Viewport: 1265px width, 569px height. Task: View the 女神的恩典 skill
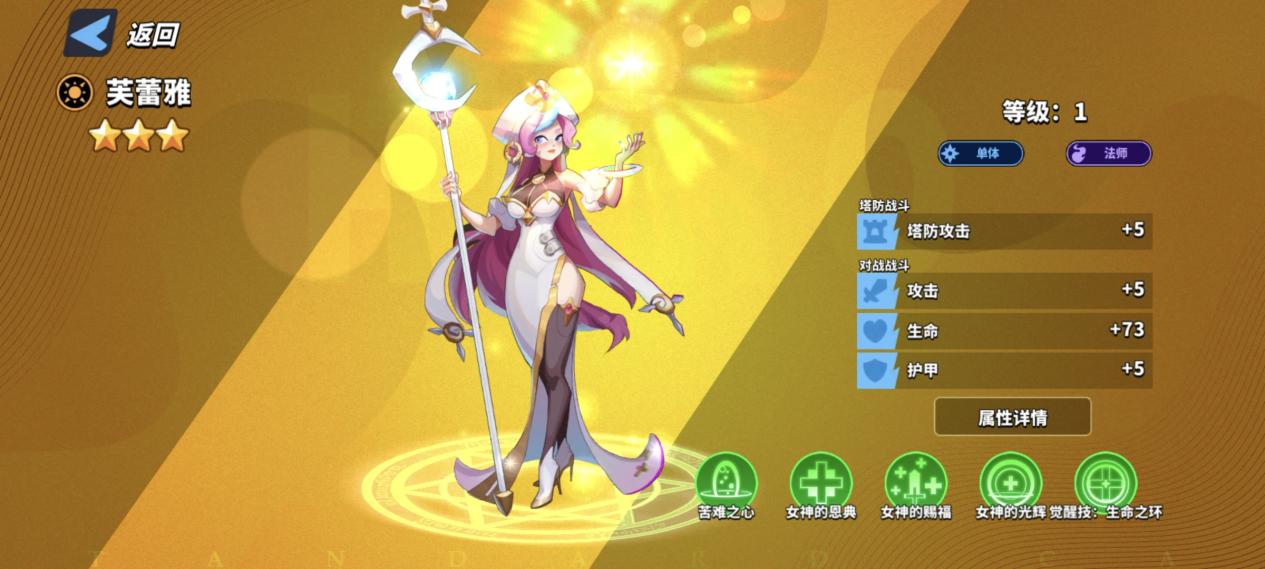(820, 482)
